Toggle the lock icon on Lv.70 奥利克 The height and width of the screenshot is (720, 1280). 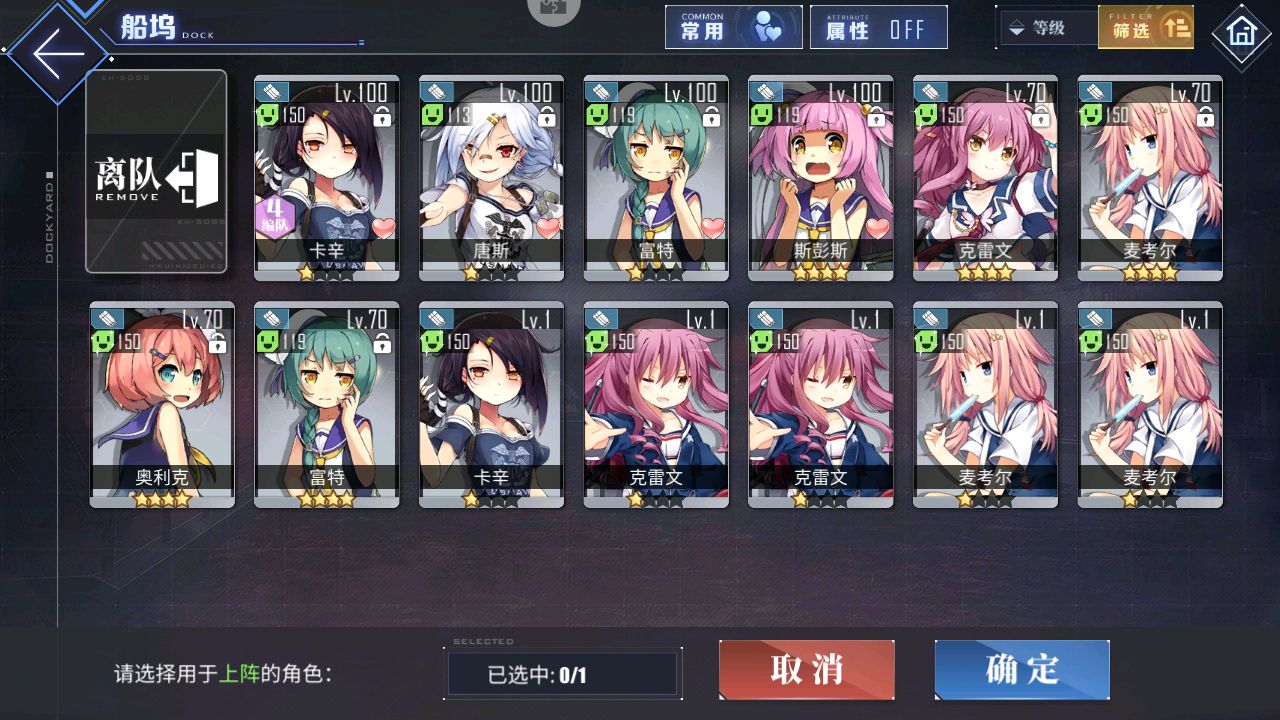216,342
